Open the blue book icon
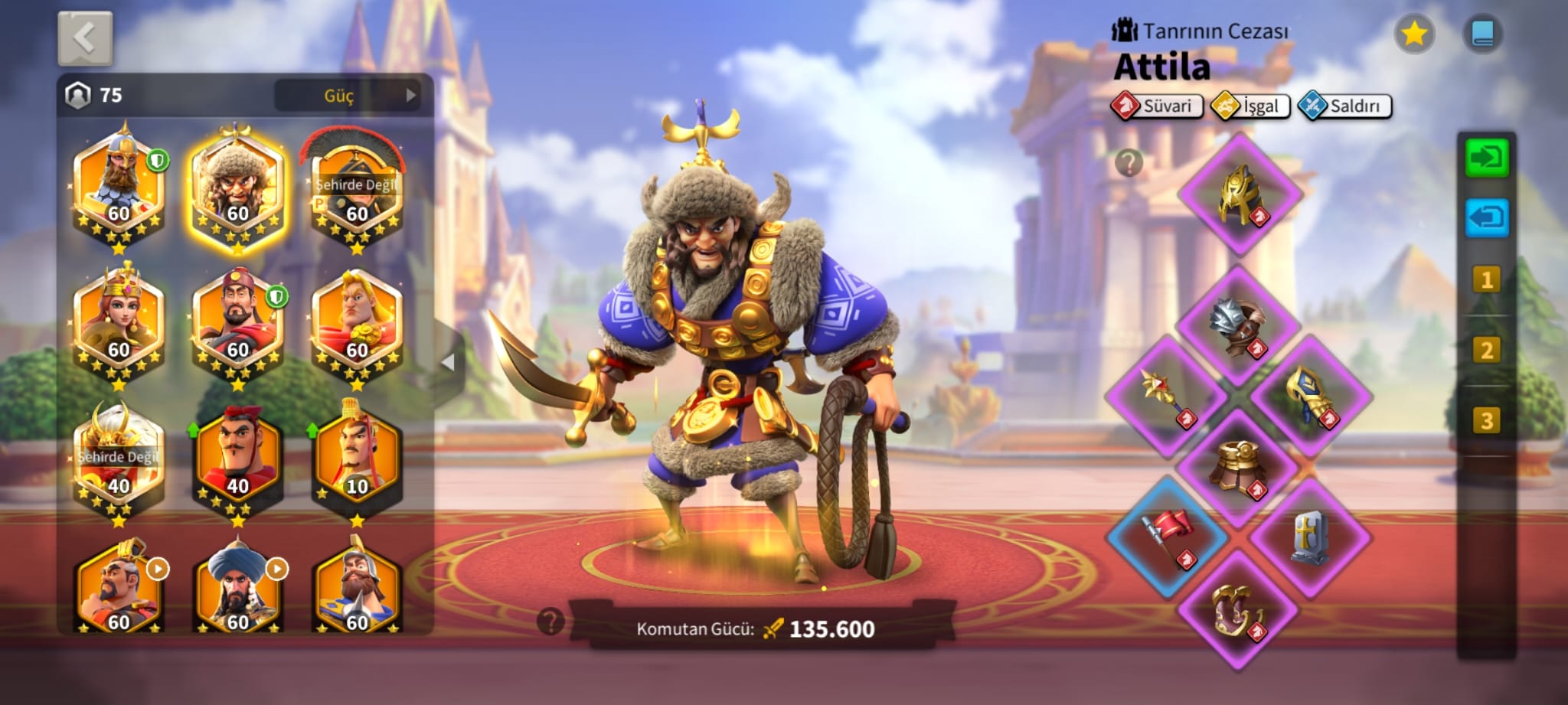The image size is (1568, 705). click(x=1482, y=34)
